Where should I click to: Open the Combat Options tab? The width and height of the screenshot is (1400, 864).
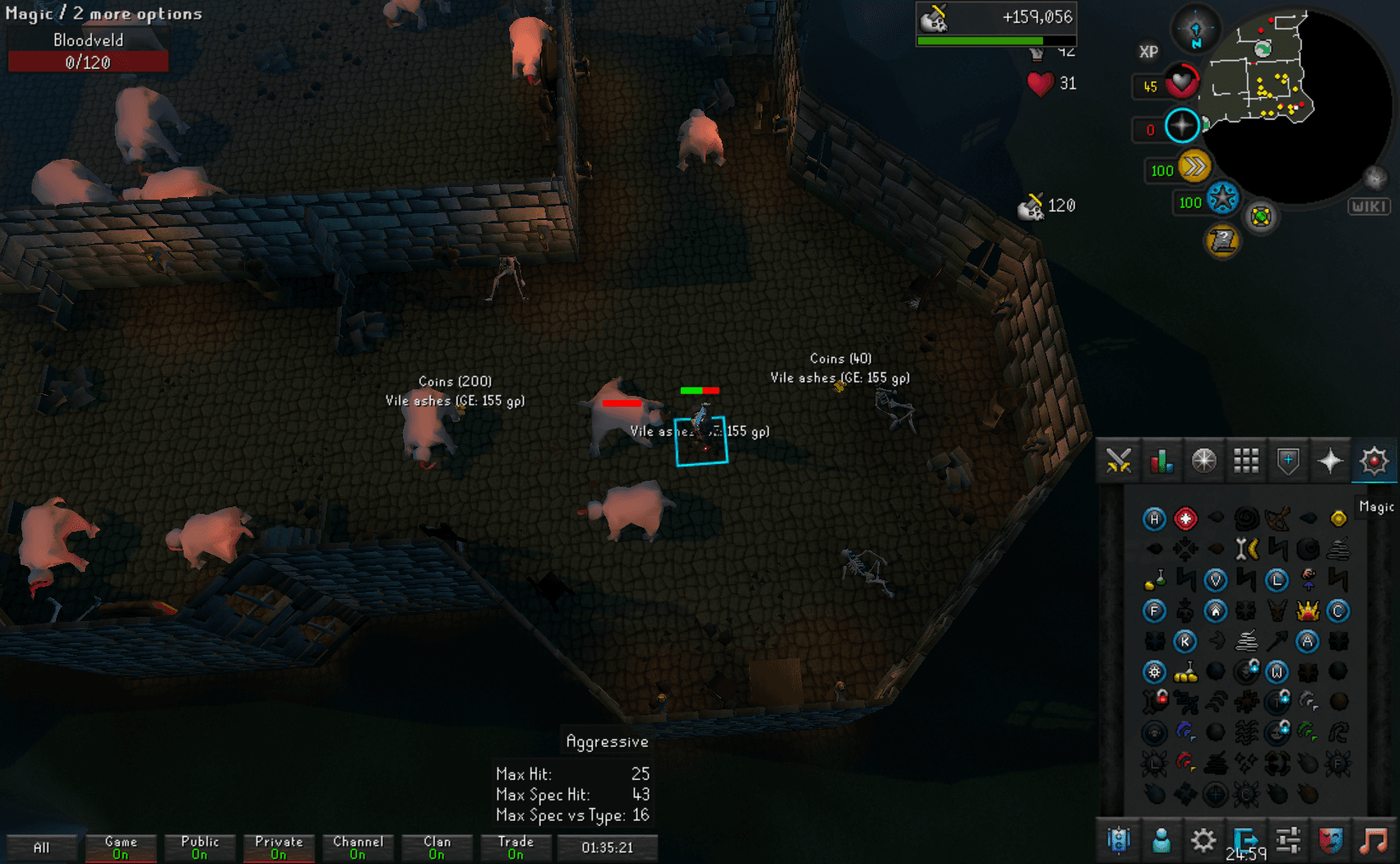(x=1117, y=461)
